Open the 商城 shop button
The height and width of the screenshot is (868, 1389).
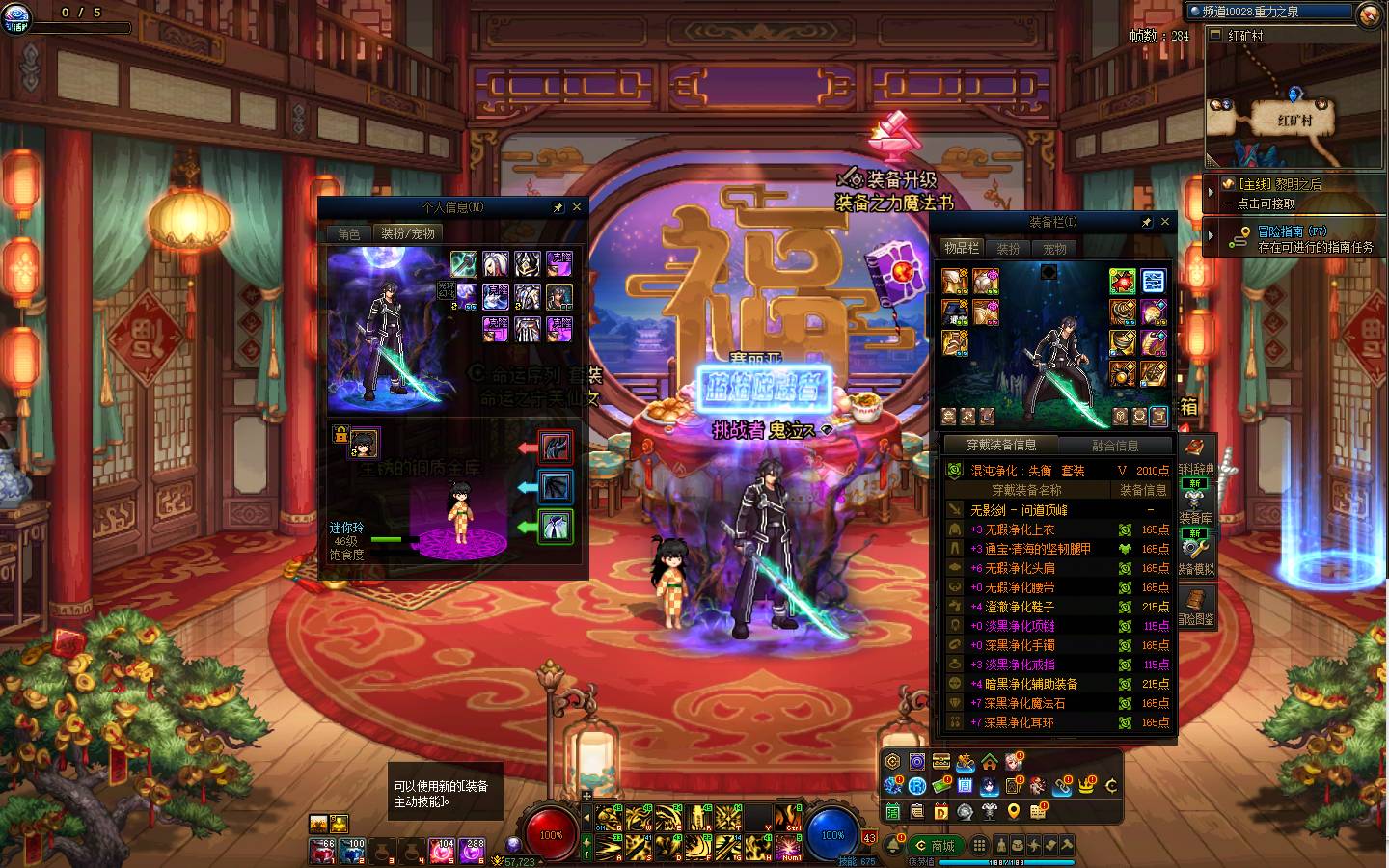click(935, 846)
